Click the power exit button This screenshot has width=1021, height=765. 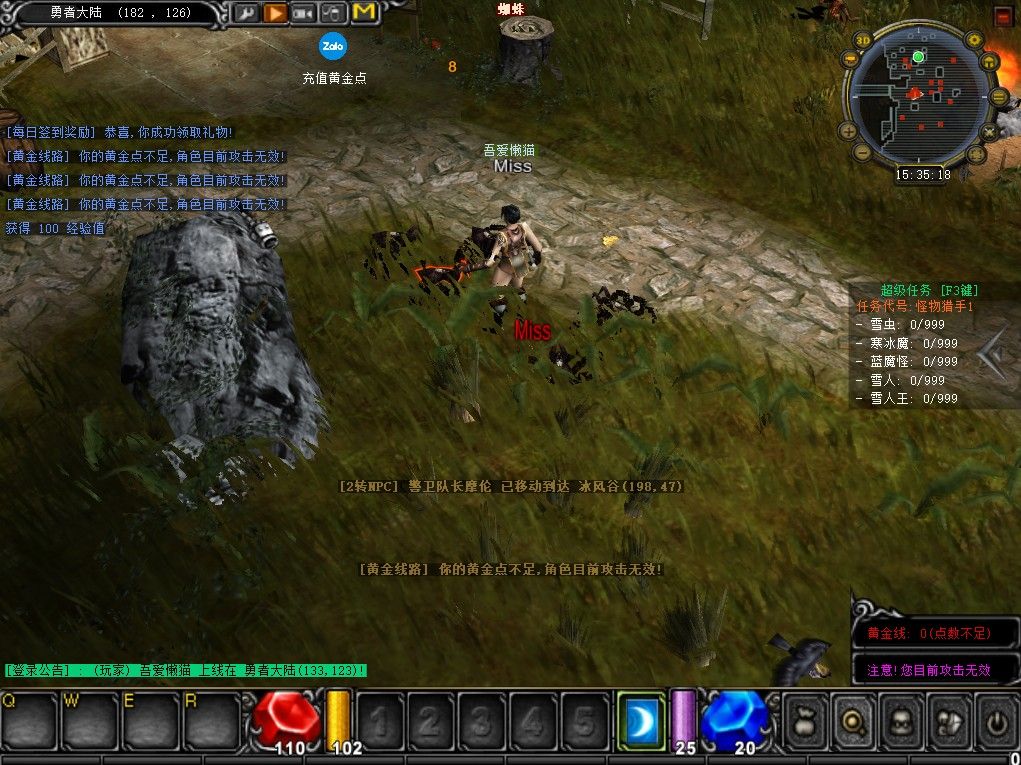pos(995,718)
